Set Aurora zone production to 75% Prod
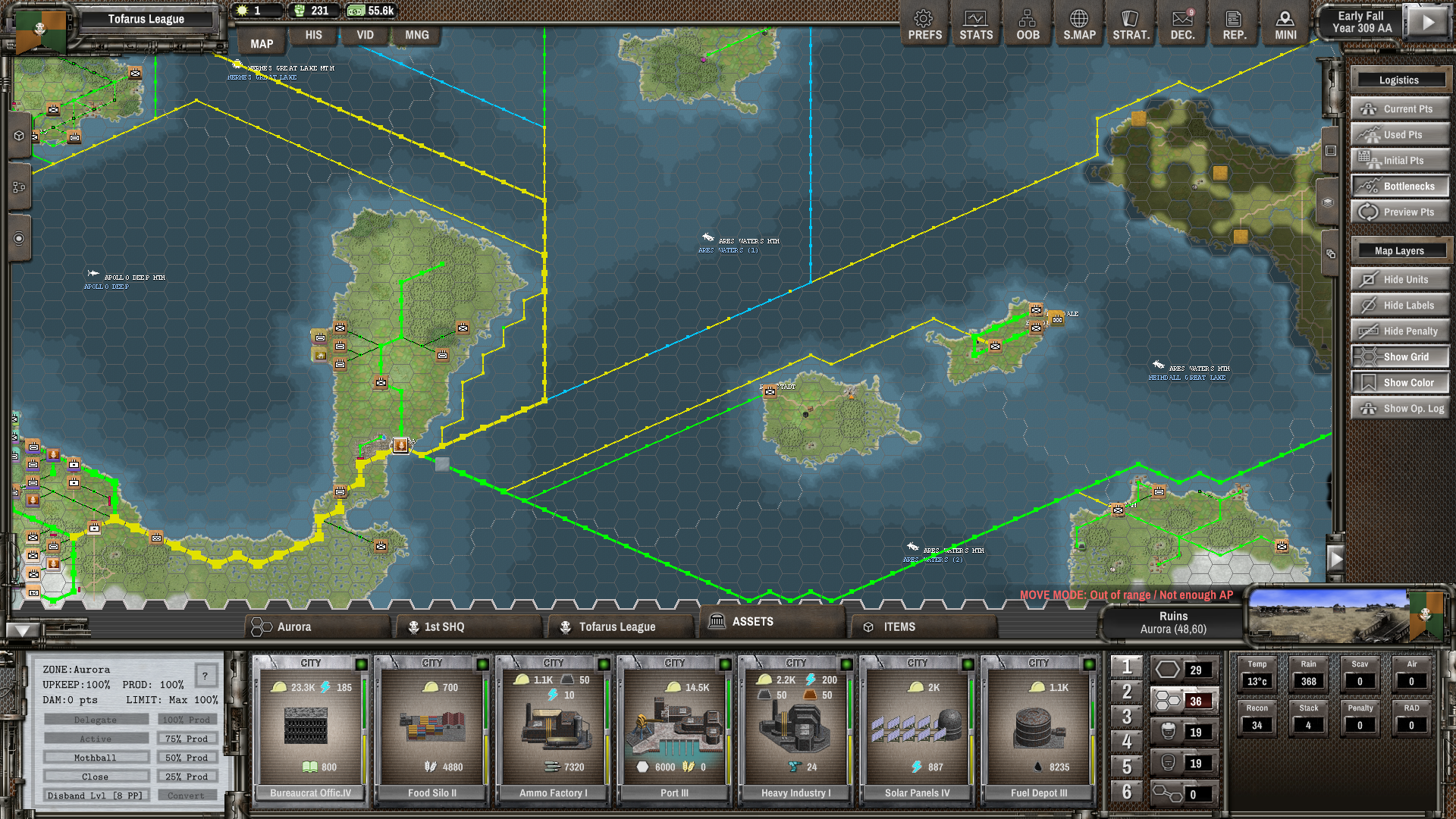Image resolution: width=1456 pixels, height=819 pixels. pyautogui.click(x=187, y=738)
